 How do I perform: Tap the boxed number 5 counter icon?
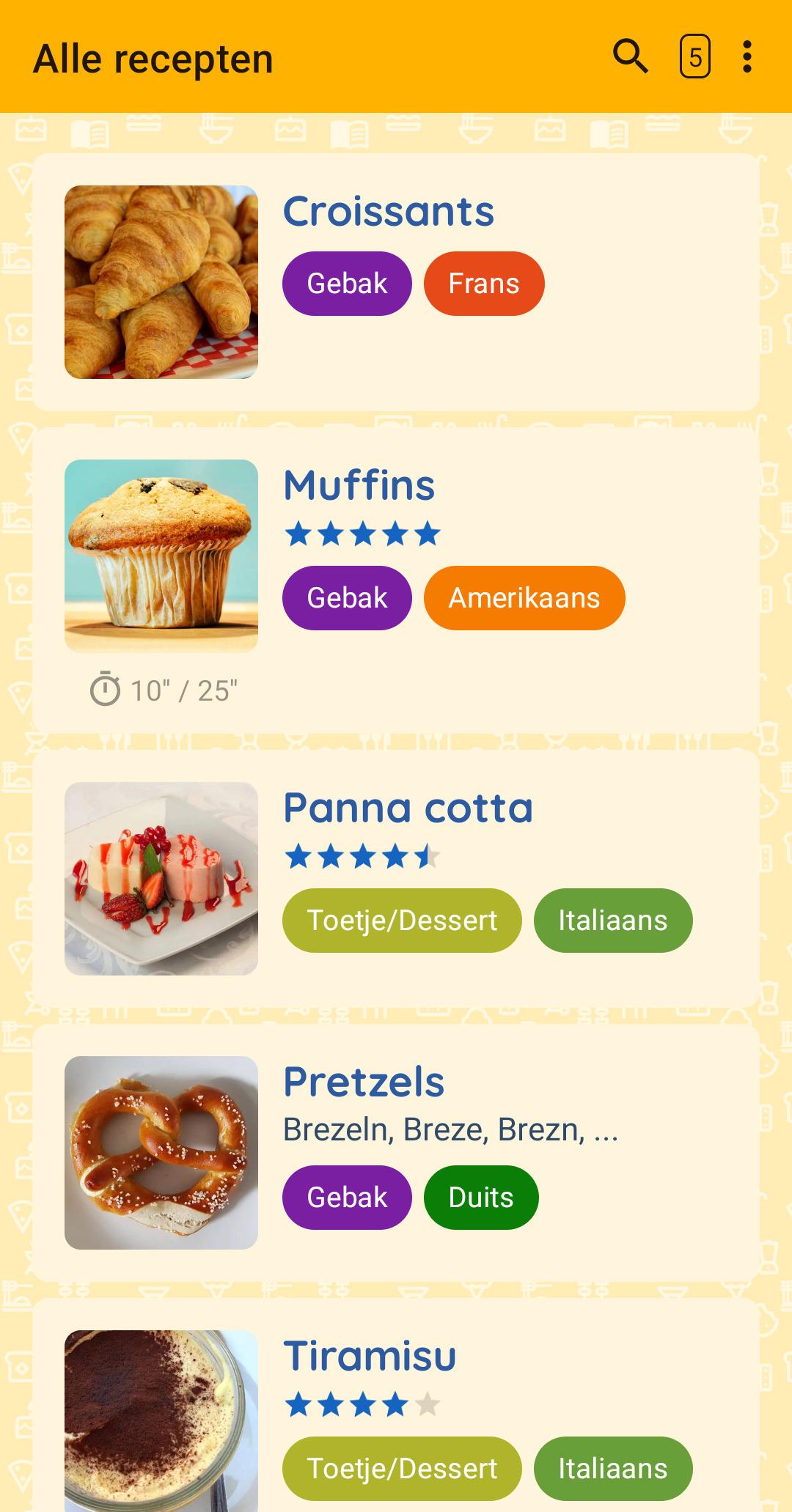coord(694,56)
